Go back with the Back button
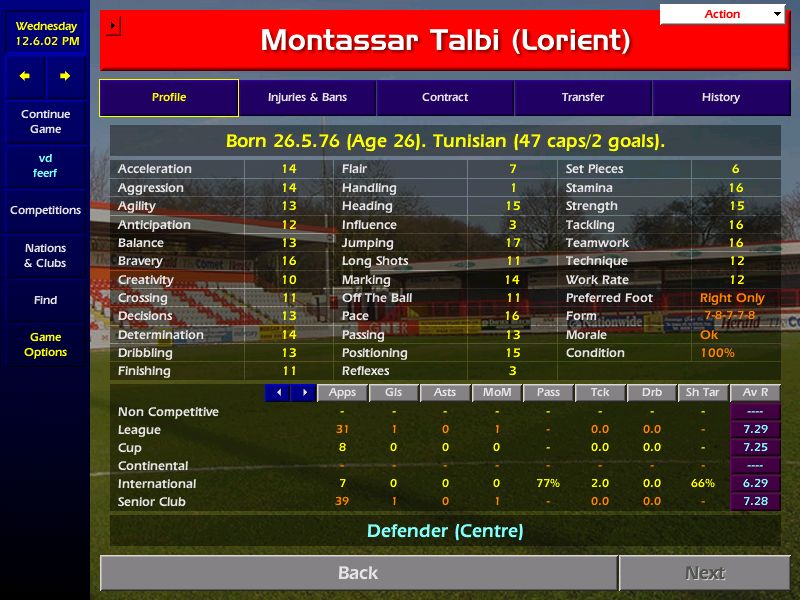The image size is (800, 600). tap(358, 573)
